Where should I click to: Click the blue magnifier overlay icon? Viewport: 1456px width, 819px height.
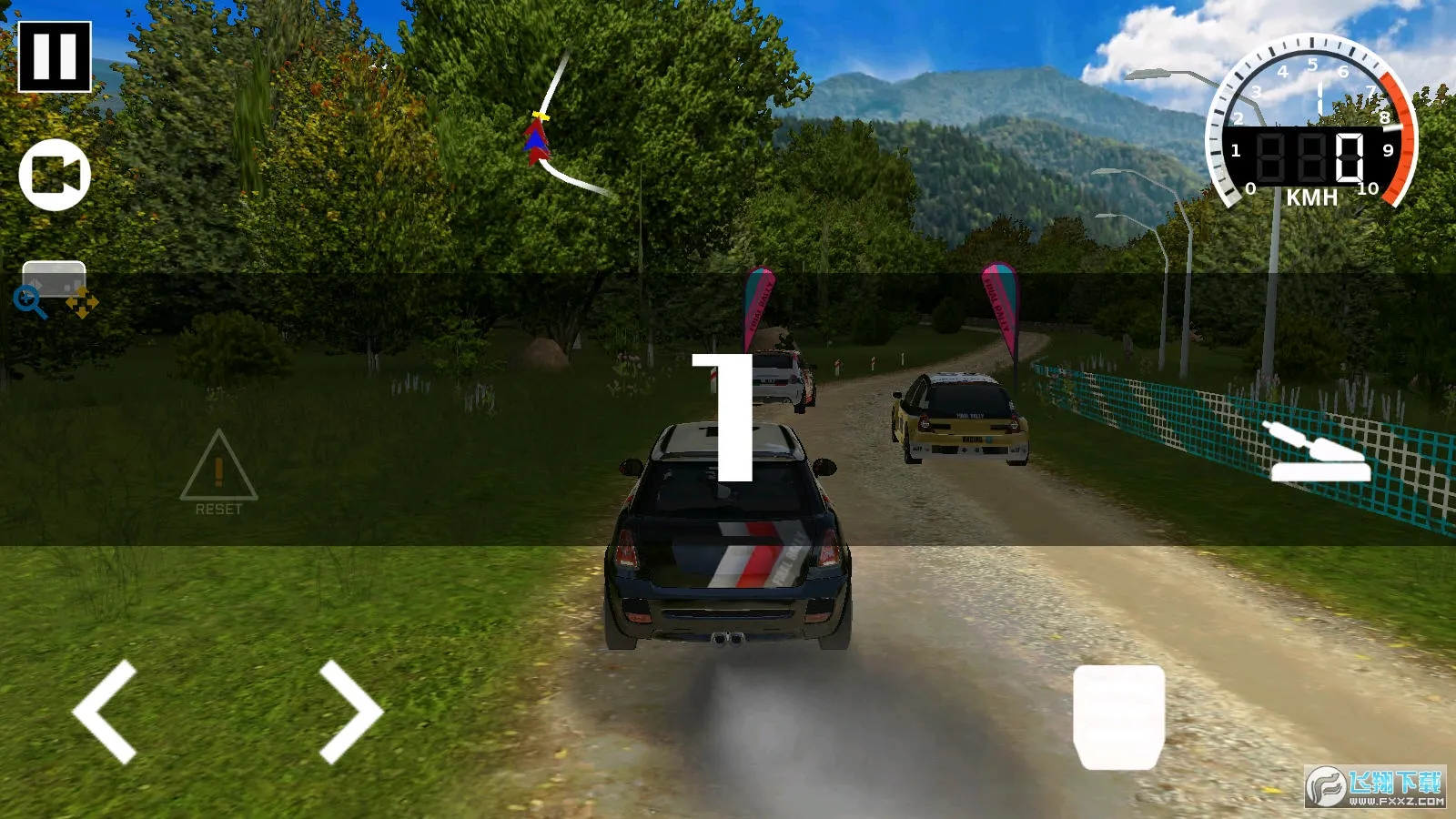30,302
